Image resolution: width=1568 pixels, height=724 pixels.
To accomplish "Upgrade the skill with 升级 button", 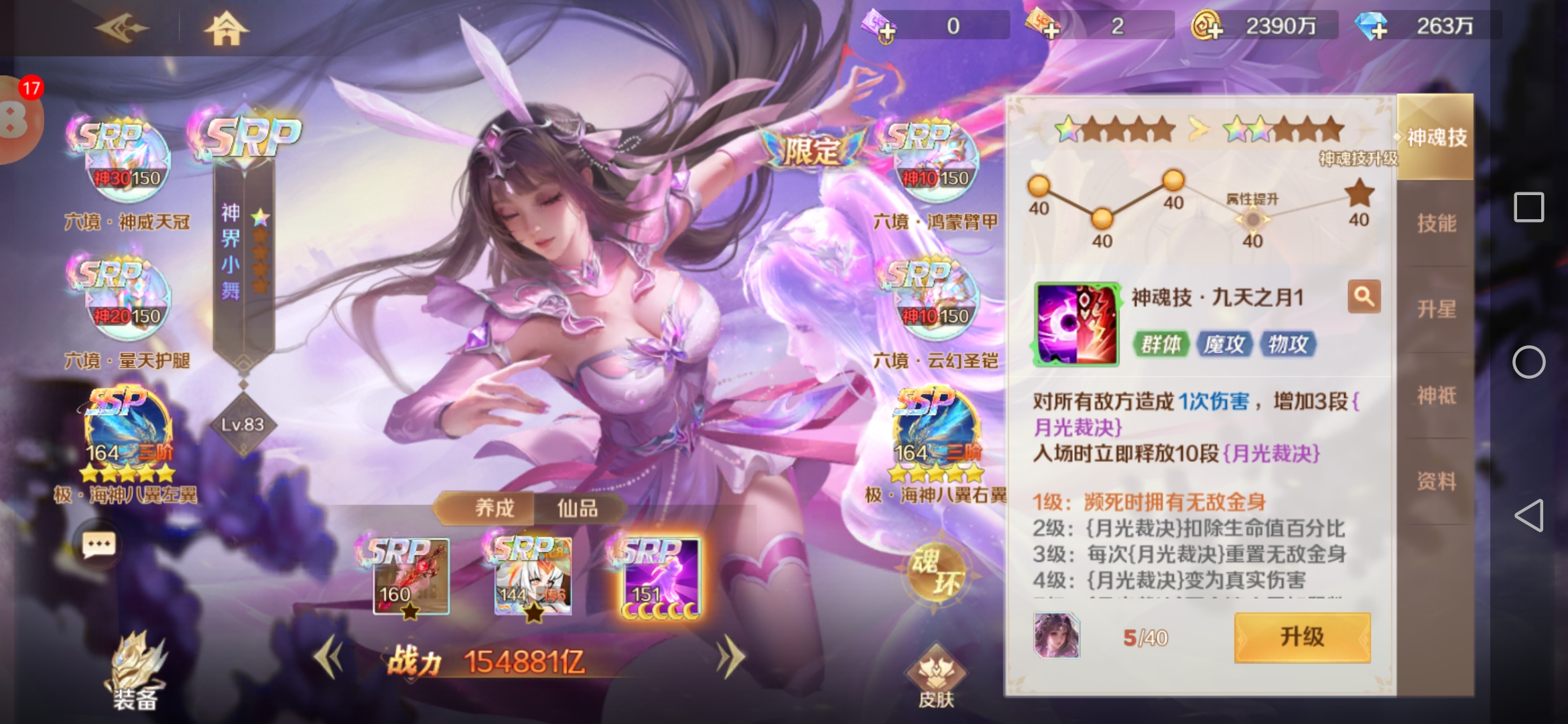I will tap(1302, 637).
